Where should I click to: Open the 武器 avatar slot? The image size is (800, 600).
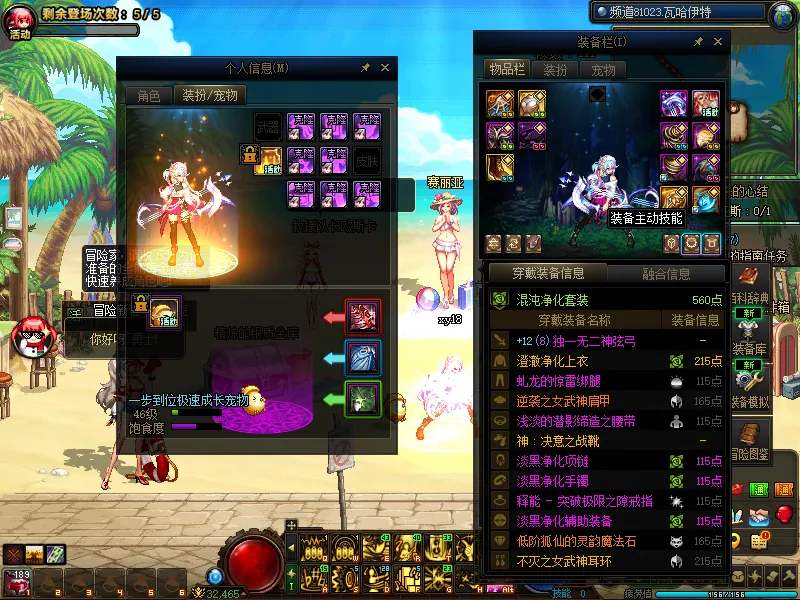tap(266, 126)
